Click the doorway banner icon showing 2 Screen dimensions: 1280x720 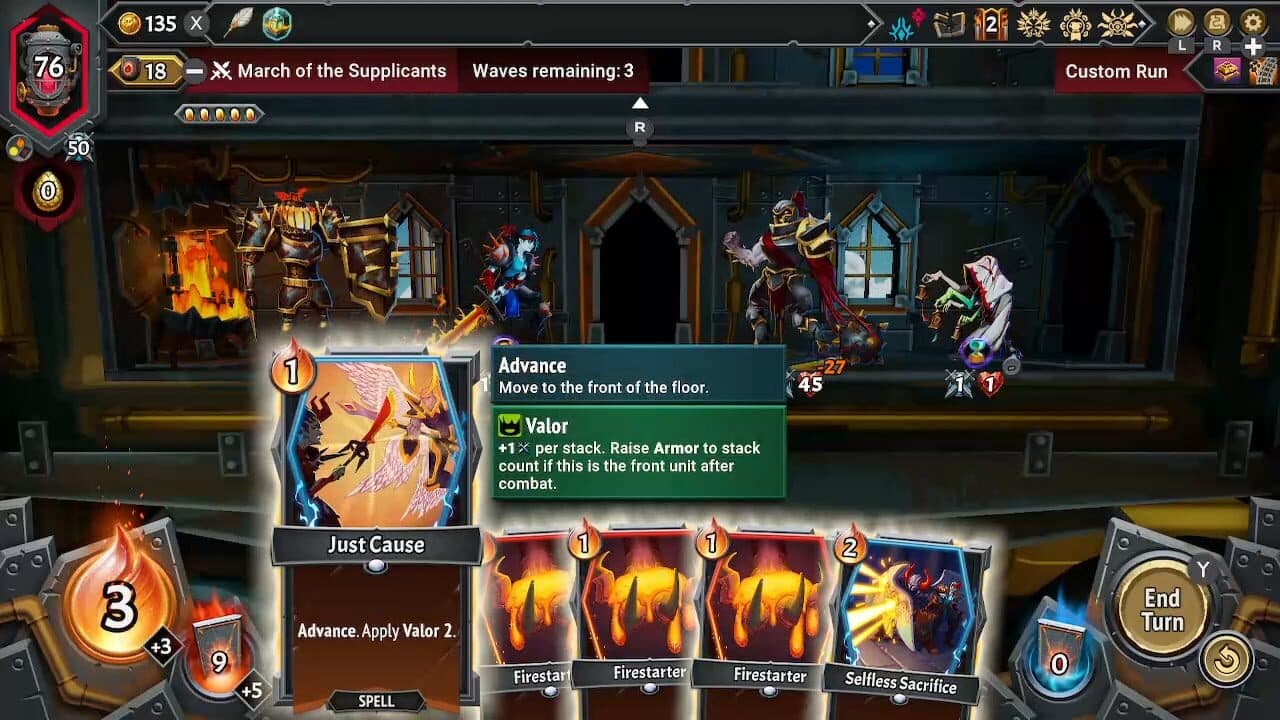pyautogui.click(x=990, y=25)
